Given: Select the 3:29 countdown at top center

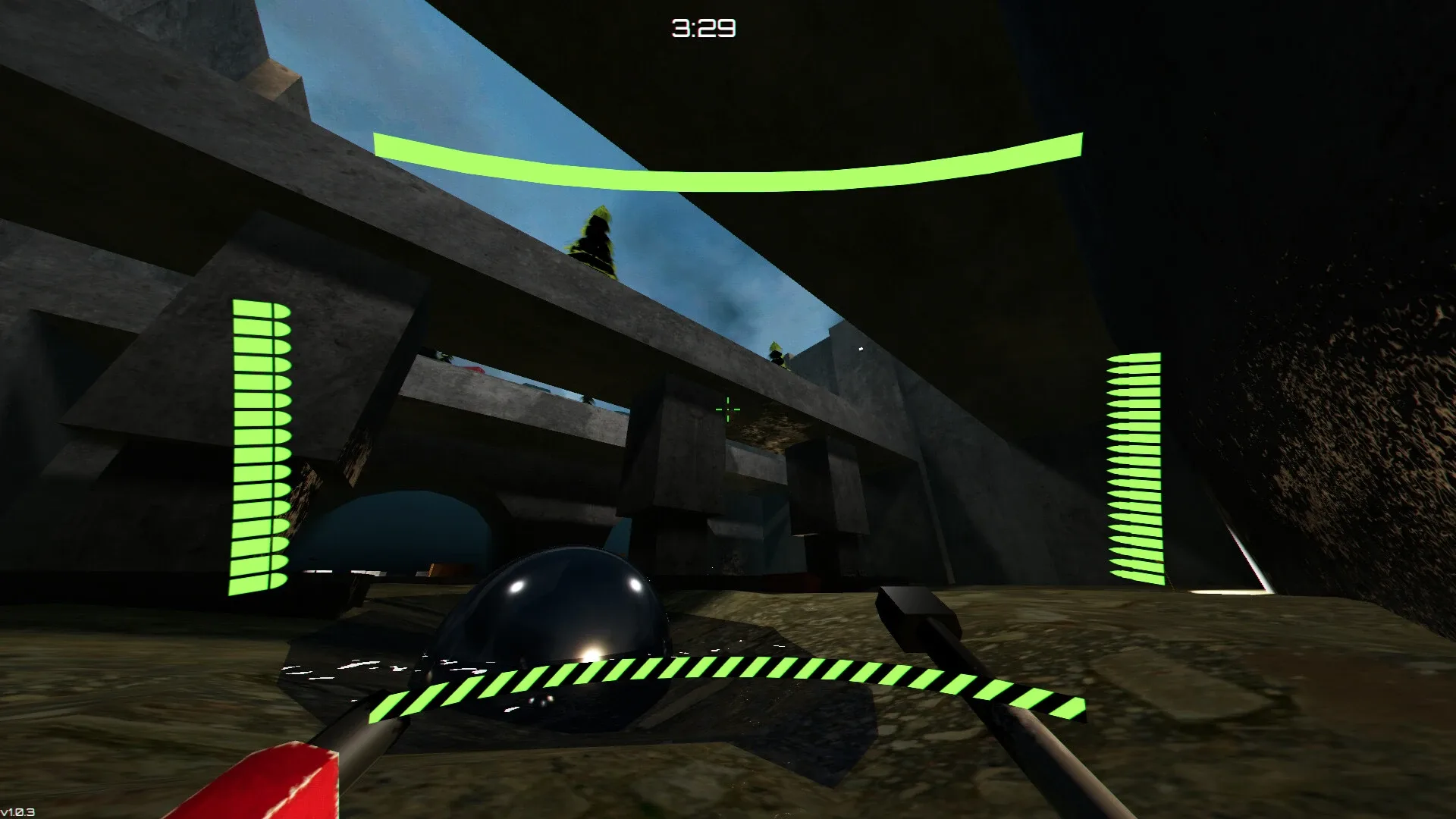Looking at the screenshot, I should pos(701,27).
